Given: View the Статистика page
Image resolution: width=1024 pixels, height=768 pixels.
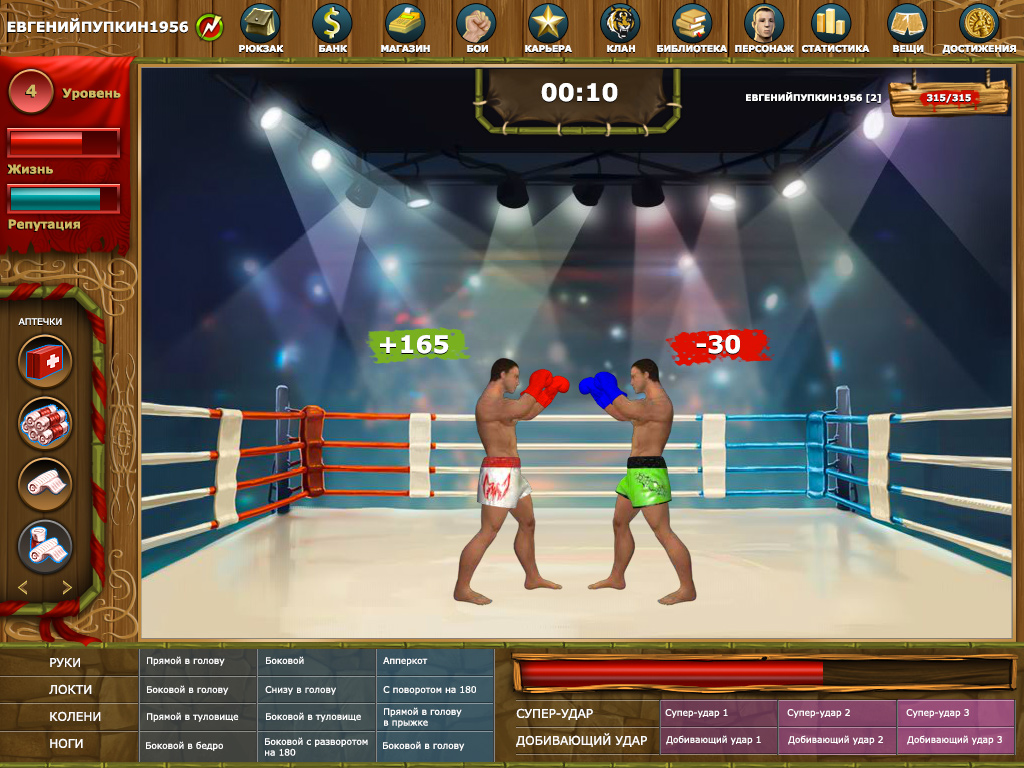Looking at the screenshot, I should pyautogui.click(x=834, y=26).
